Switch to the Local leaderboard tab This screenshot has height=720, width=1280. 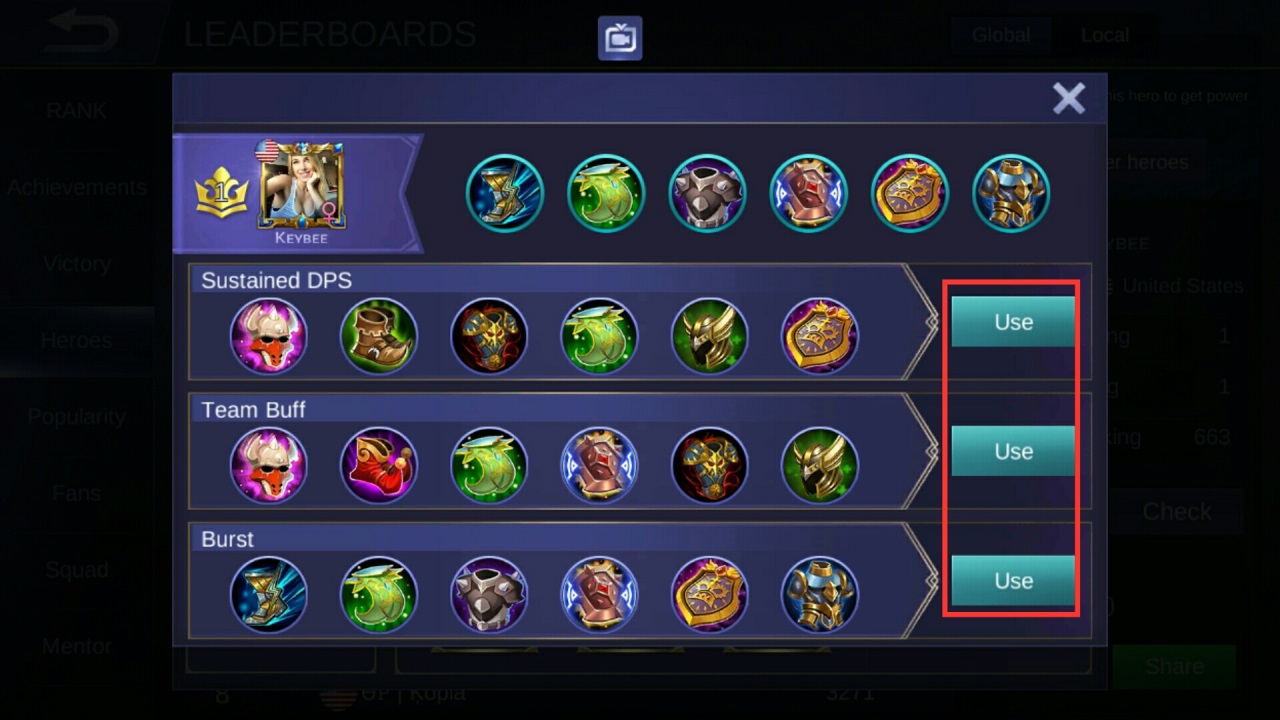point(1104,35)
